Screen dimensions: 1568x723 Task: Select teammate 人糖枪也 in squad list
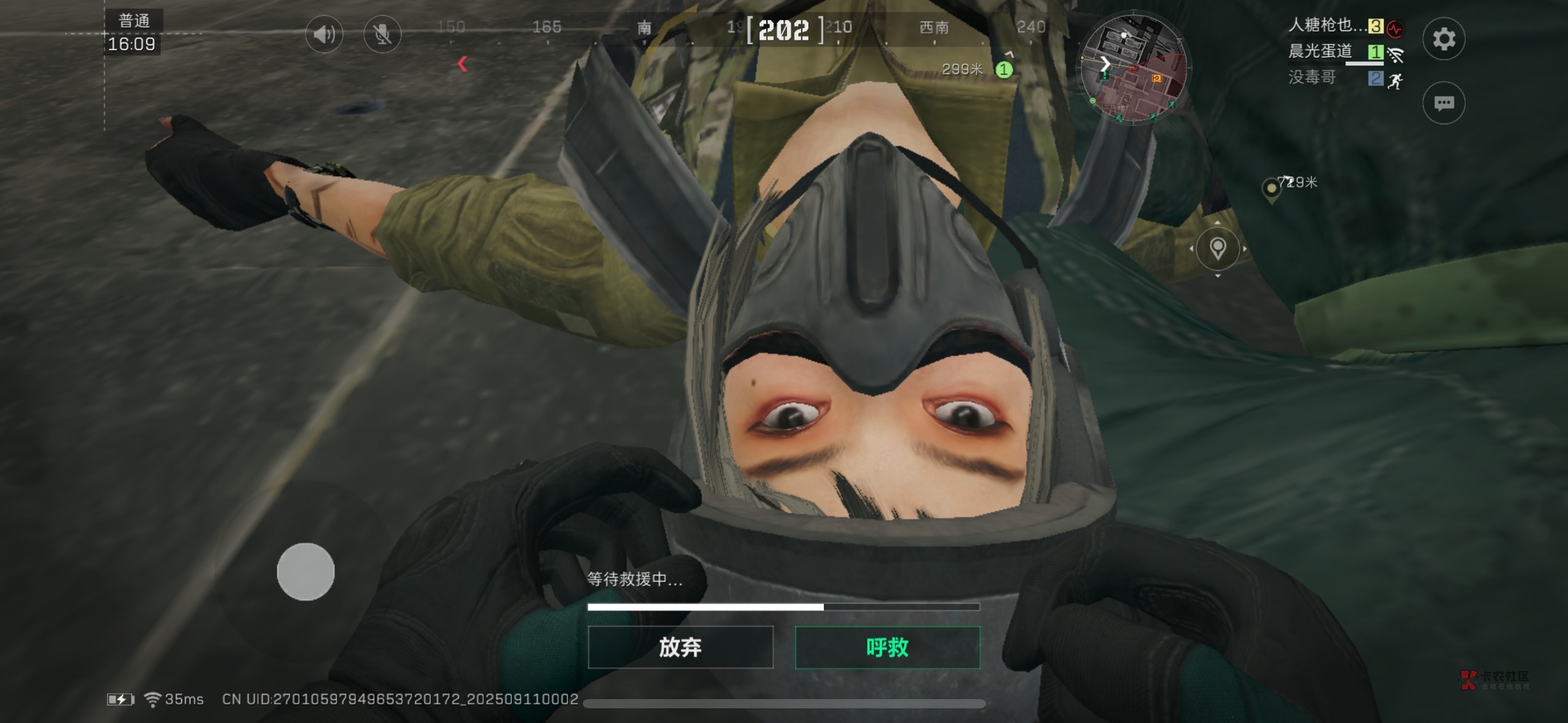pyautogui.click(x=1326, y=25)
